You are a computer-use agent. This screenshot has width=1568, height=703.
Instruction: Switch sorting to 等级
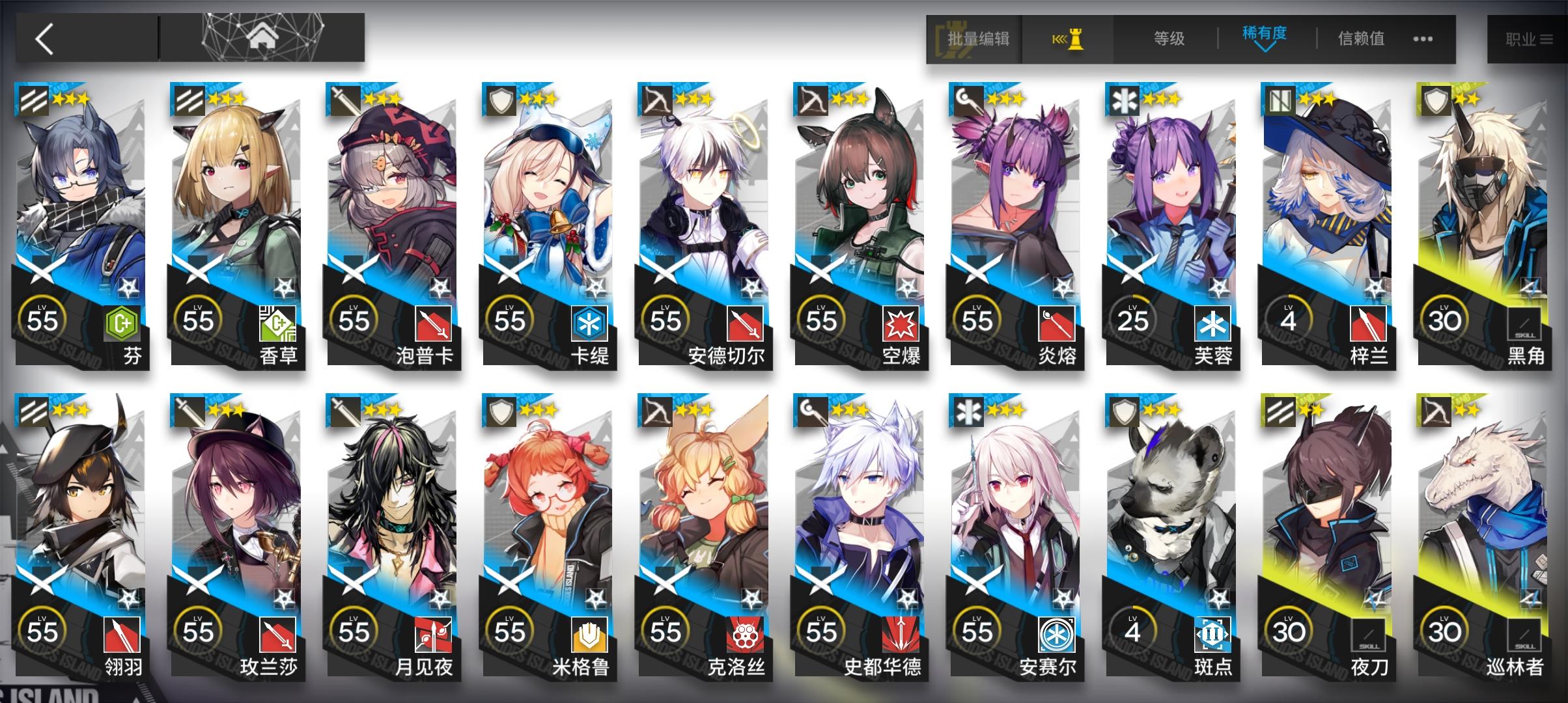point(1167,39)
